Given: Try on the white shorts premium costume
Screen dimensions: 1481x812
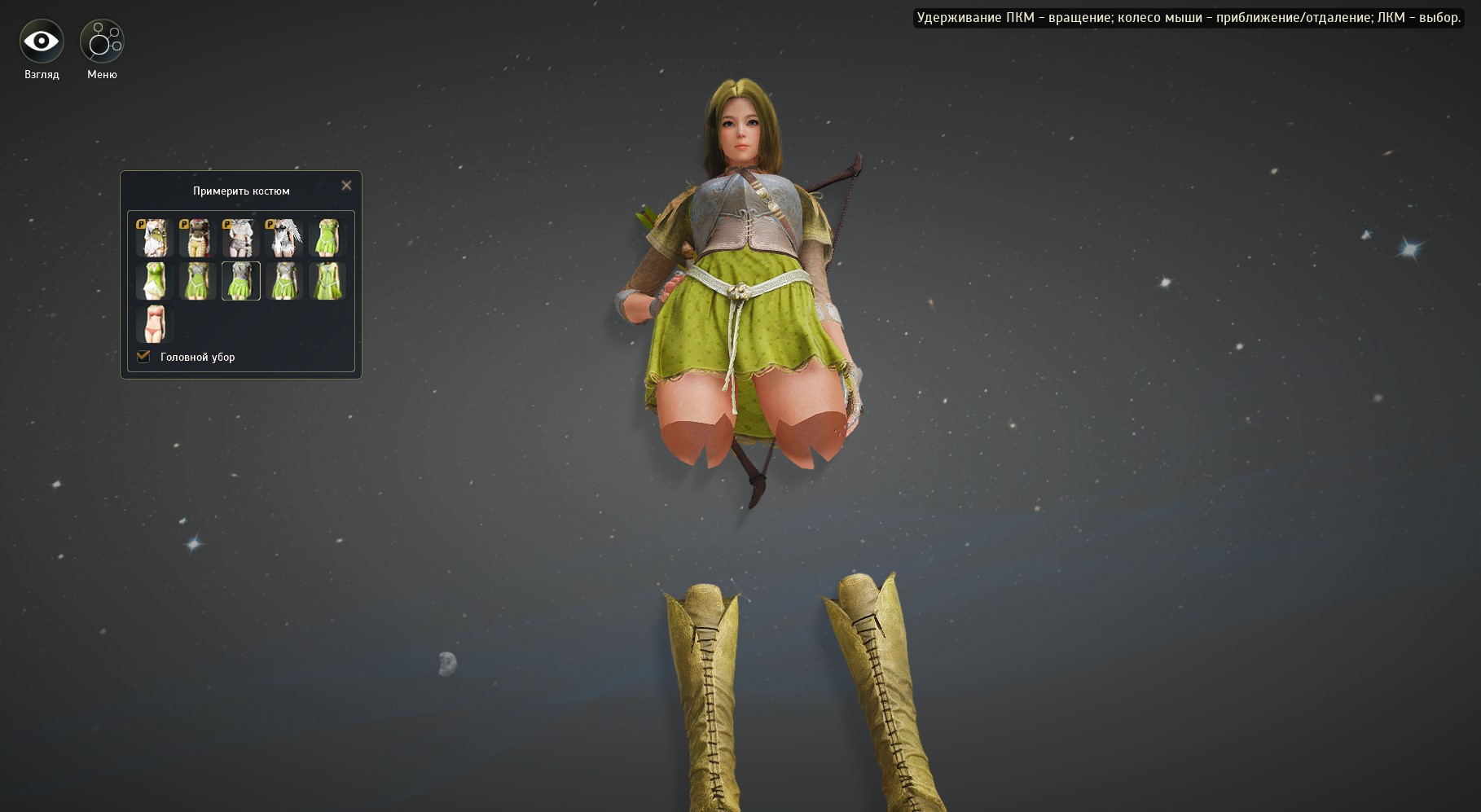Looking at the screenshot, I should click(x=240, y=237).
